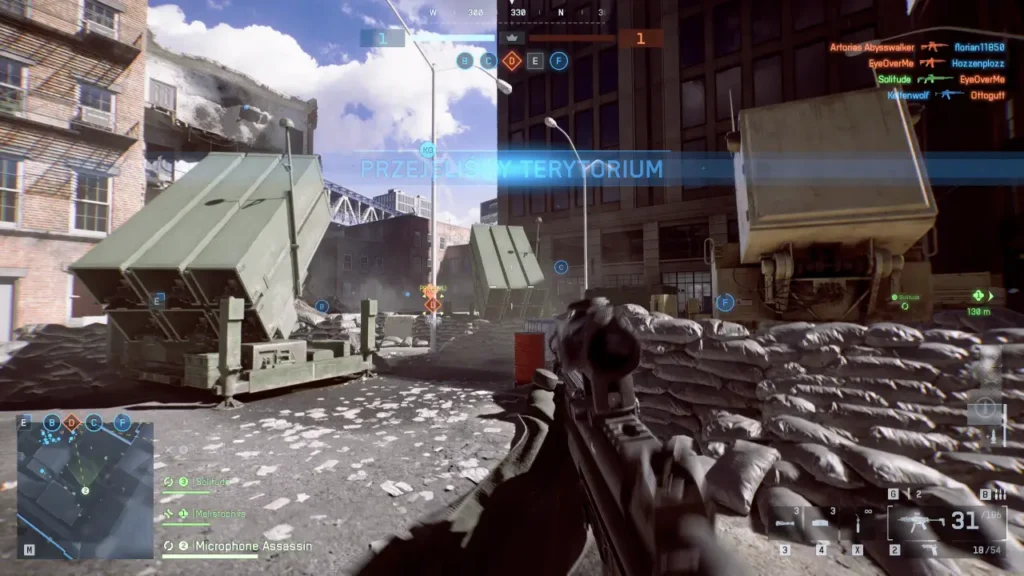Choose the gadget in slot 4
The width and height of the screenshot is (1024, 576).
click(x=820, y=522)
